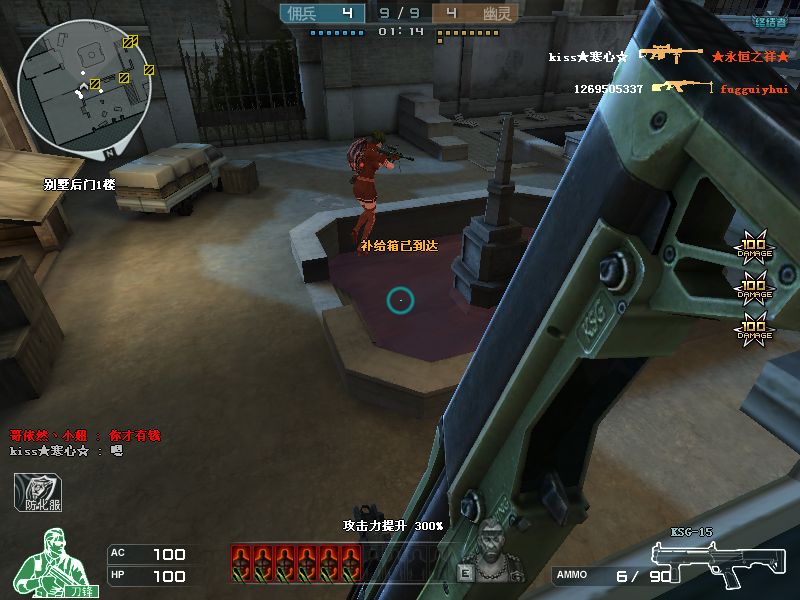
Task: Click the 1269505337 kill feed entry
Action: pyautogui.click(x=608, y=89)
